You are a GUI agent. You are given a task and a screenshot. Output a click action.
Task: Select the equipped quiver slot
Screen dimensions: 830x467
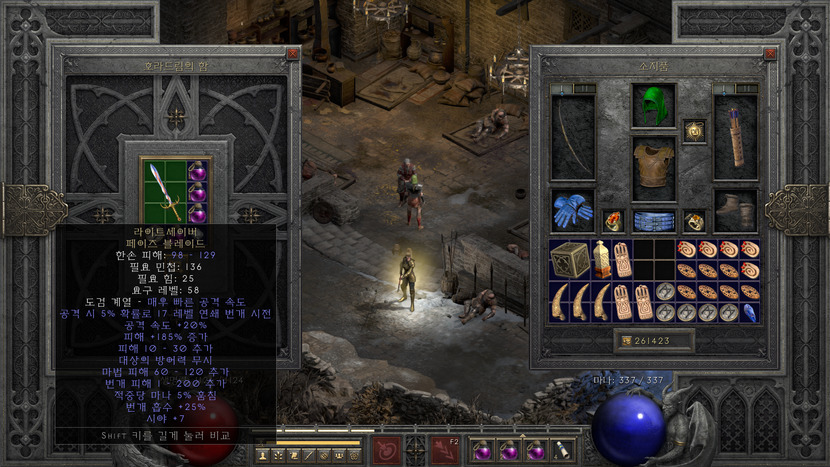(735, 137)
